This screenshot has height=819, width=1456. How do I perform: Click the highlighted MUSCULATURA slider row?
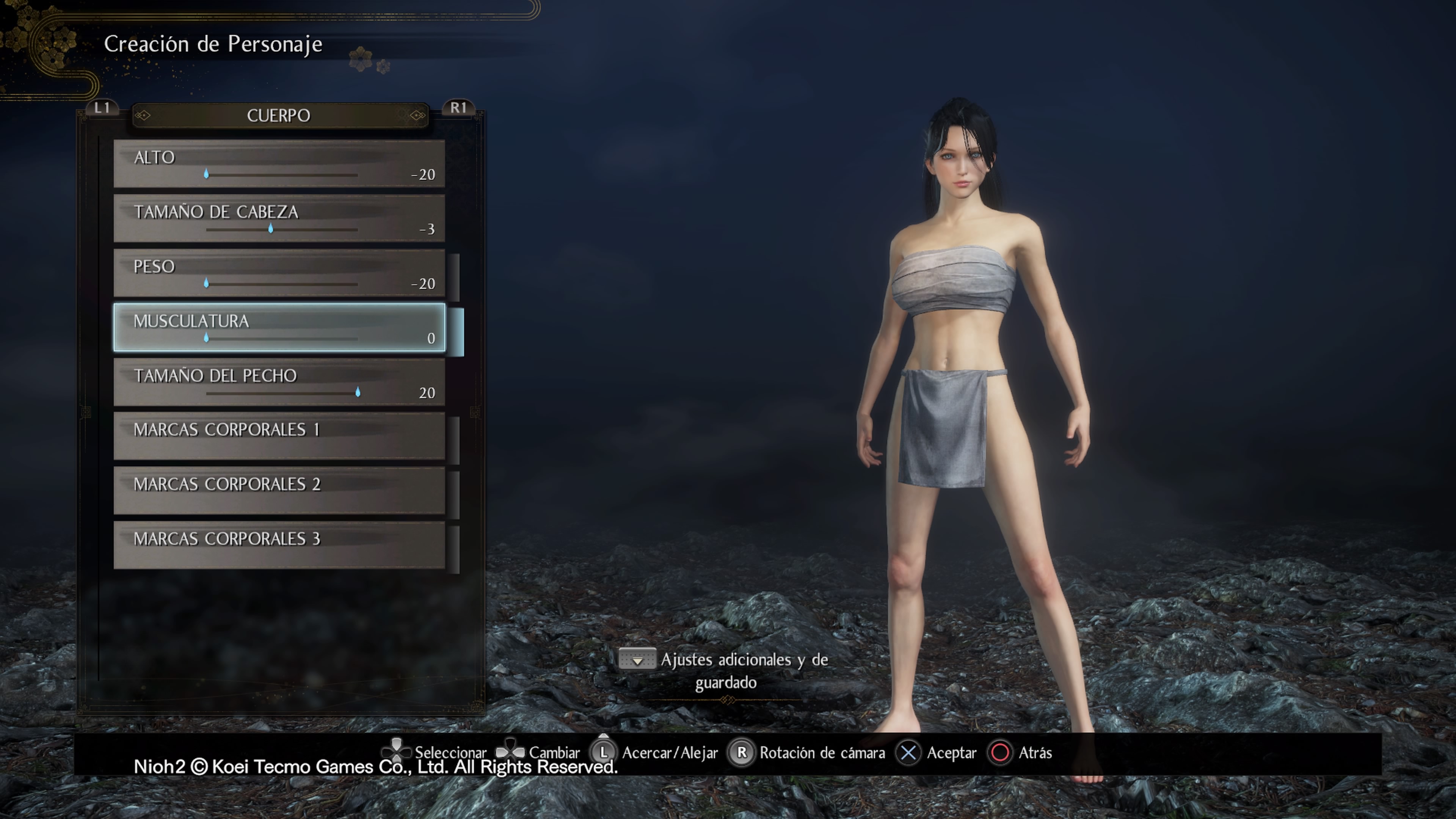point(279,328)
